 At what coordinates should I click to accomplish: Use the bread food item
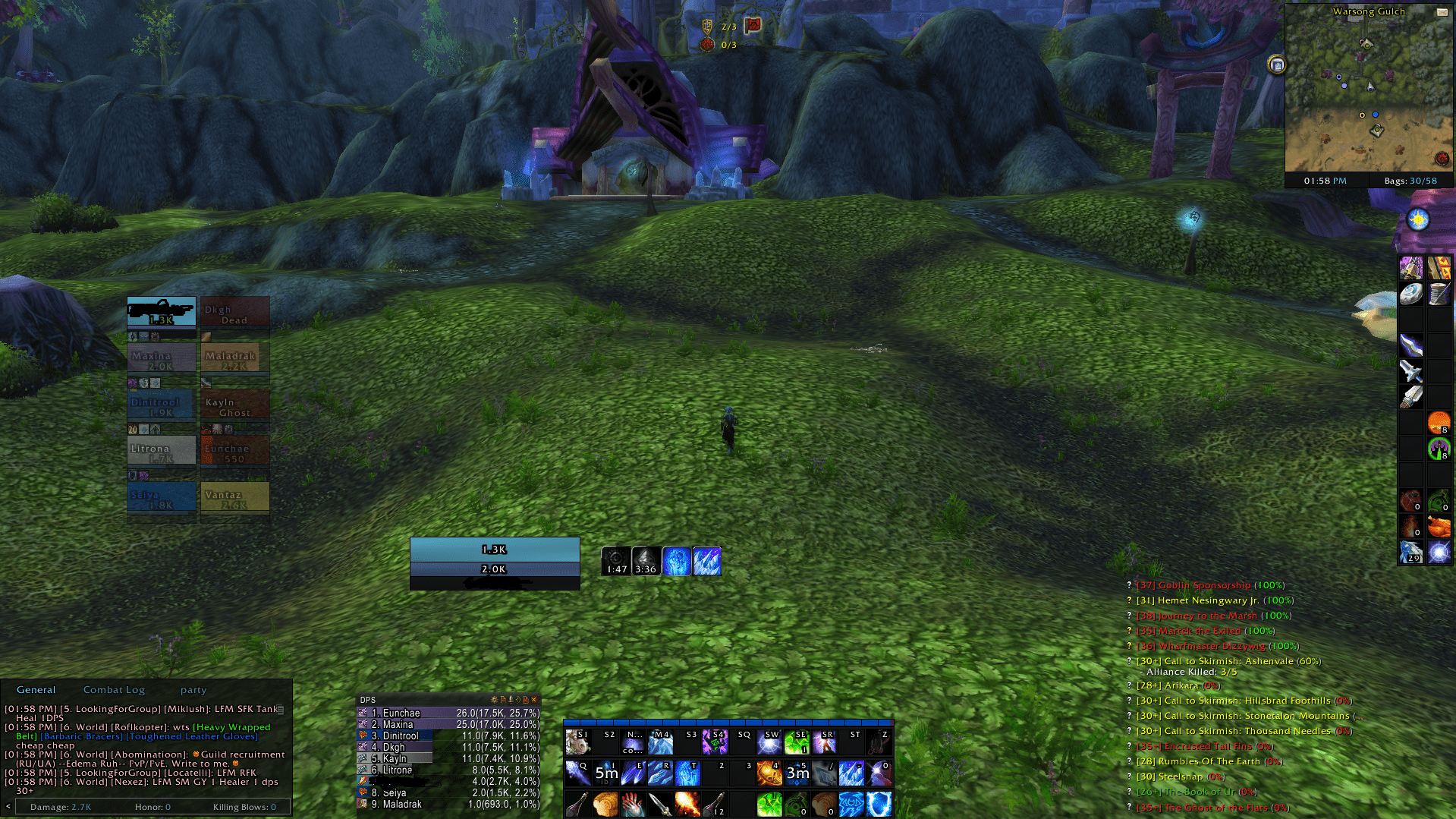coord(605,805)
